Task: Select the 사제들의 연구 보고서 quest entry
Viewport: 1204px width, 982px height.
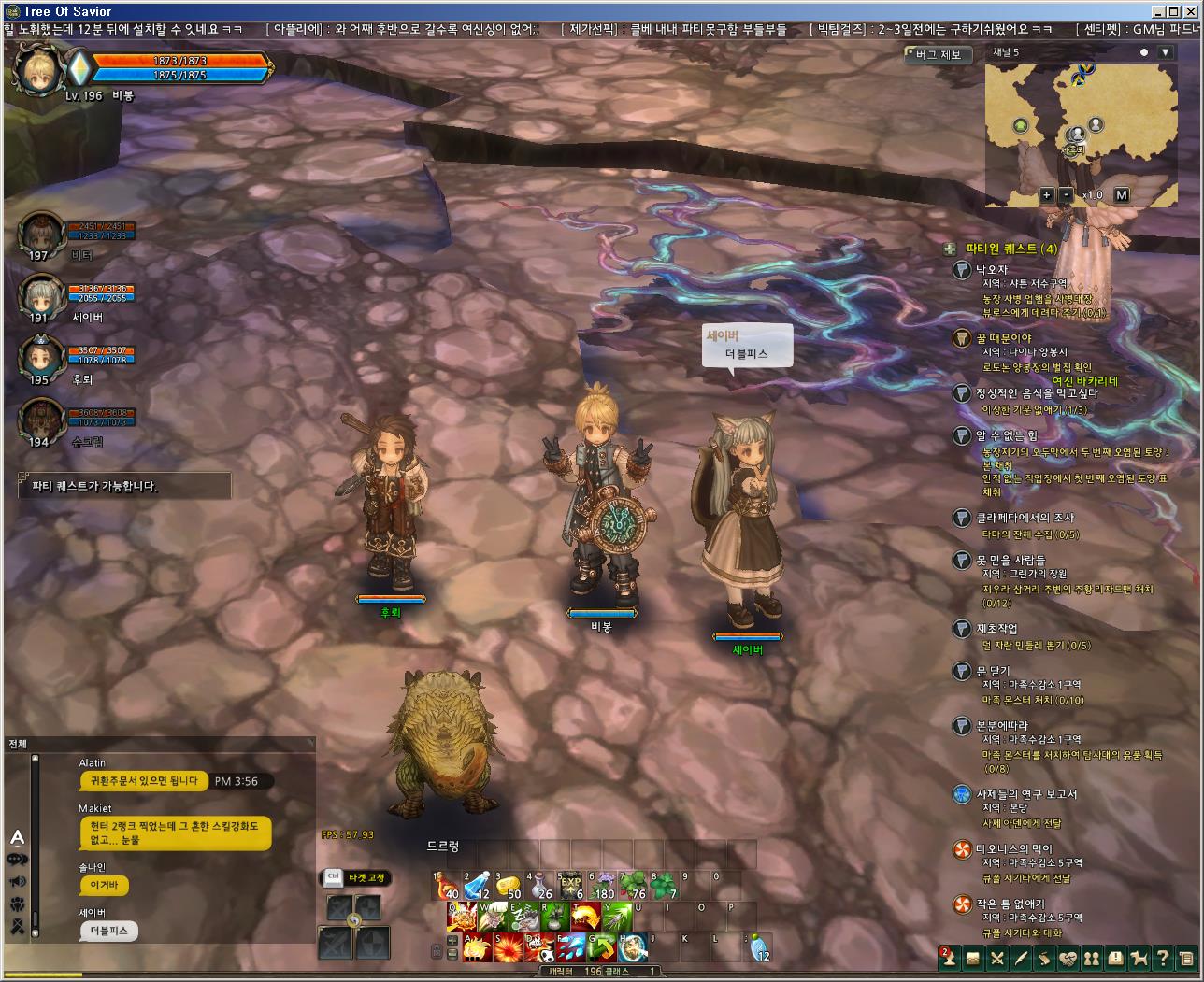Action: click(1026, 794)
